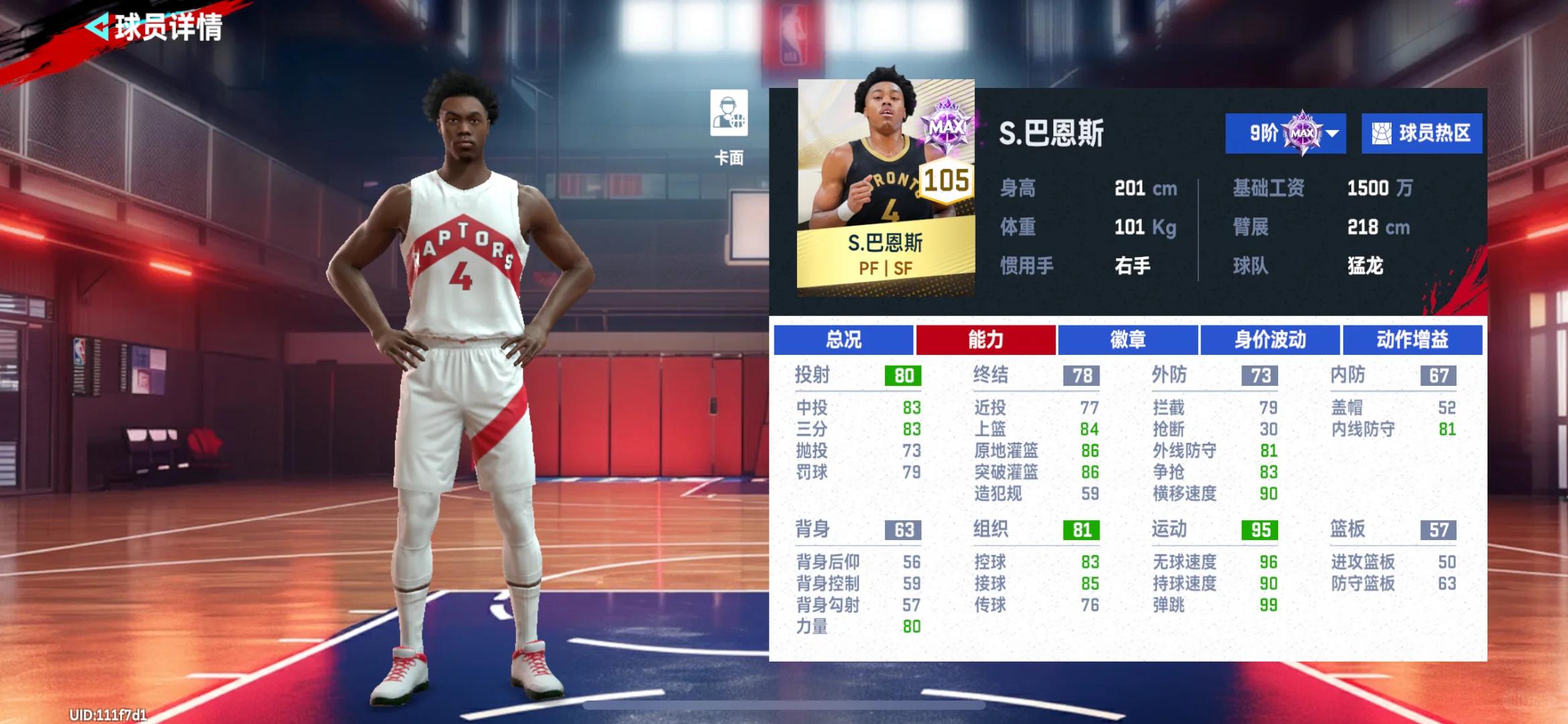1568x724 pixels.
Task: Open the 9阶 MAX tier dropdown
Action: click(1285, 134)
